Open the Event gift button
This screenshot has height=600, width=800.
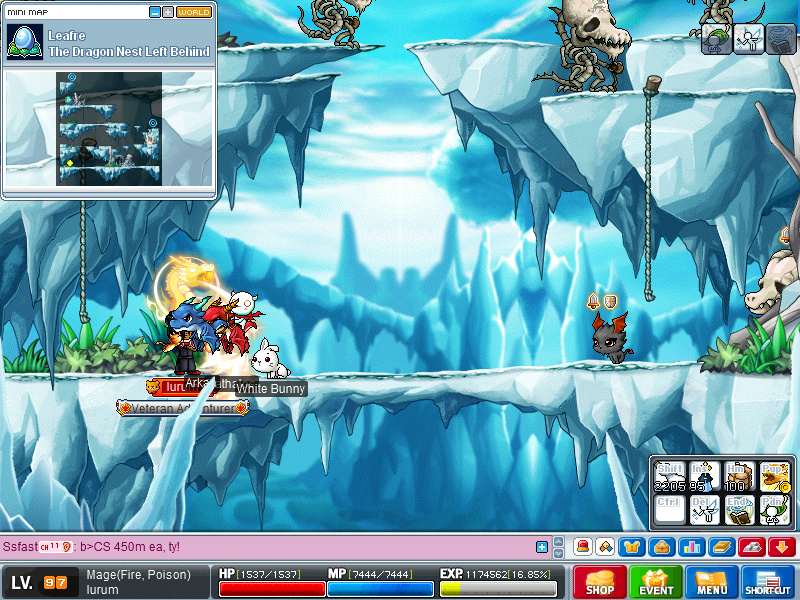[x=656, y=582]
